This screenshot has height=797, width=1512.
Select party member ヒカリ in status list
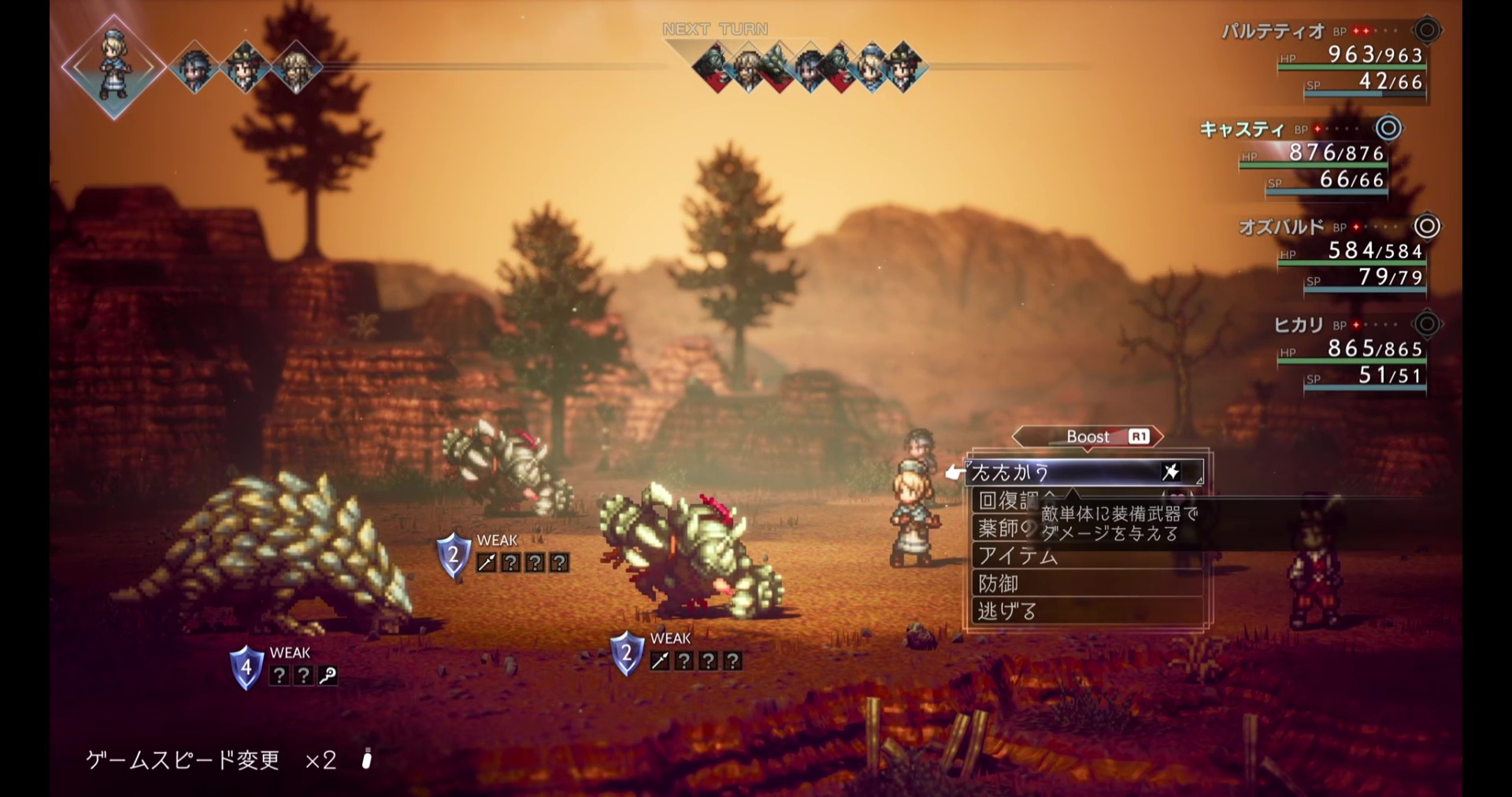pyautogui.click(x=1299, y=324)
